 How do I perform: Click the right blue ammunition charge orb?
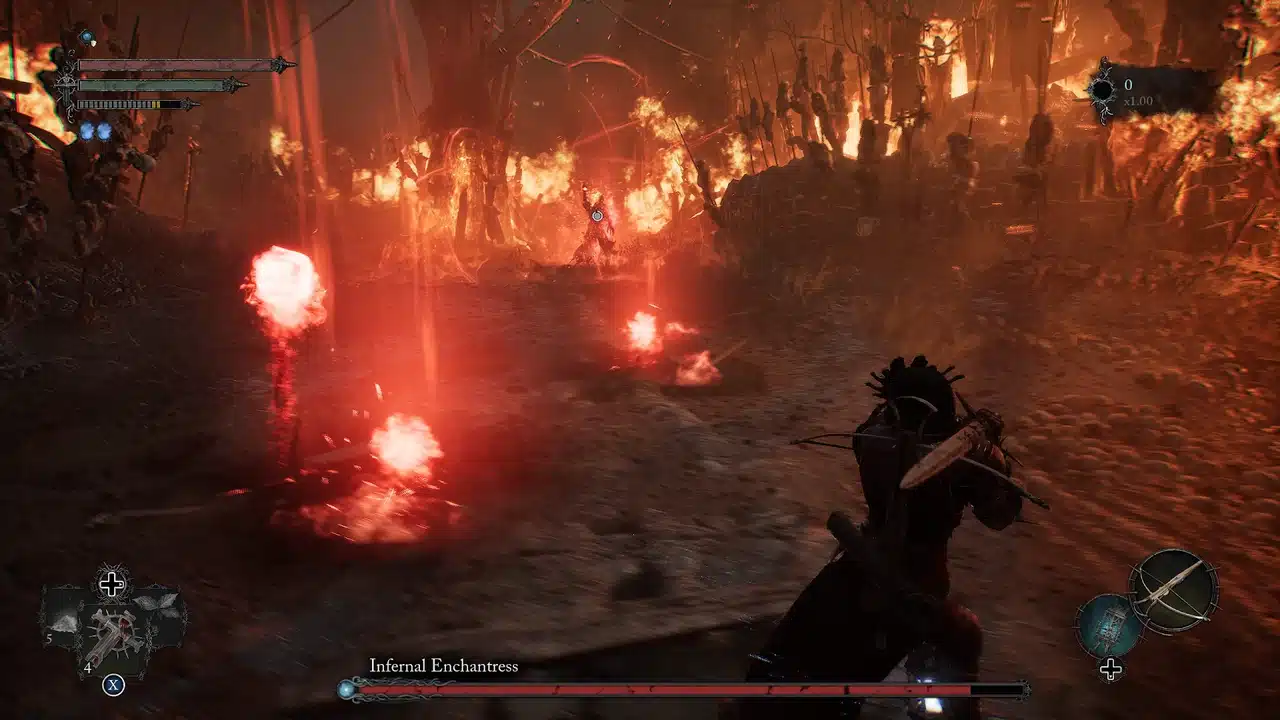click(104, 131)
